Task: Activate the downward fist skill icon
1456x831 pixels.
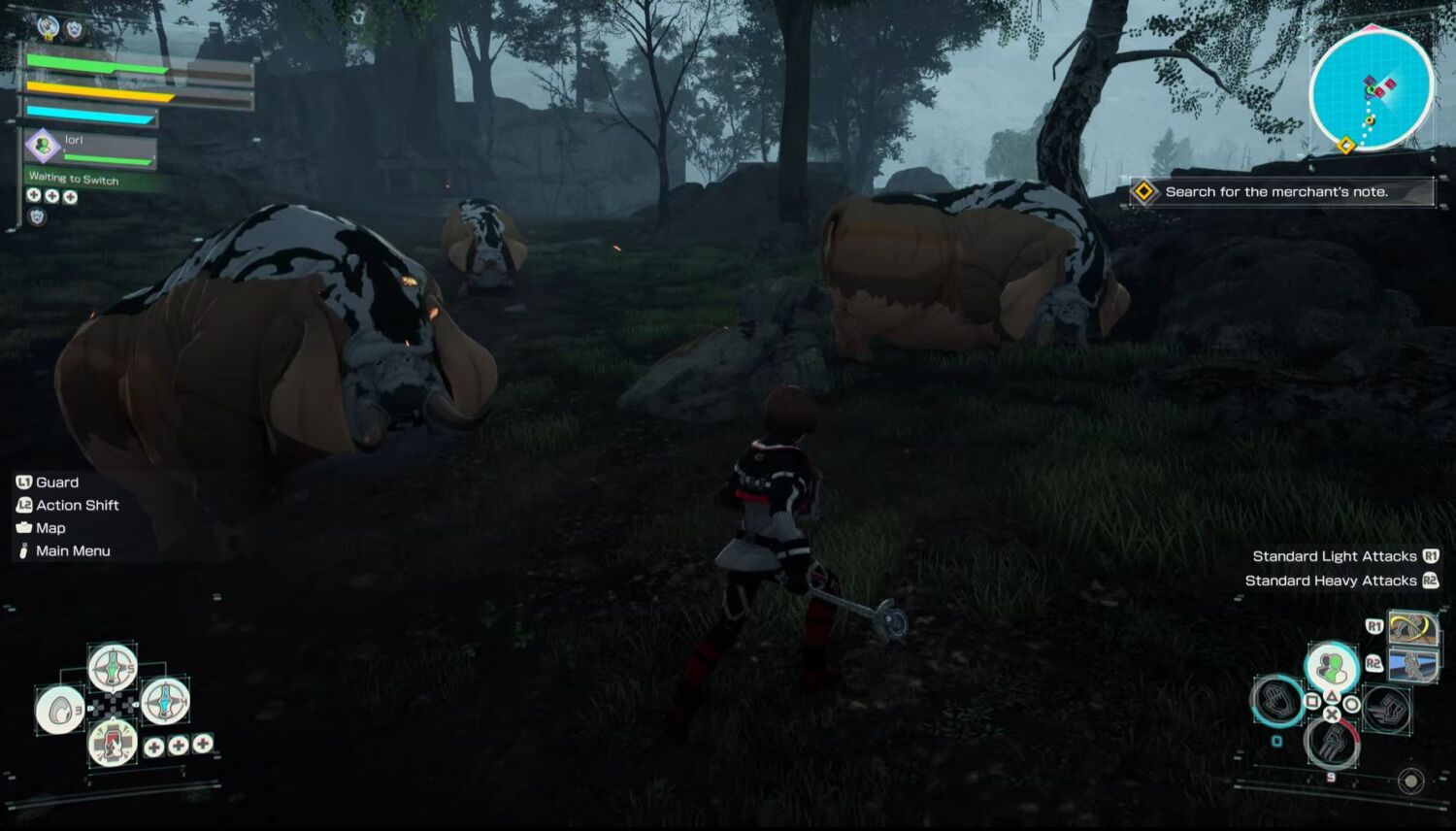Action: pos(1332,744)
